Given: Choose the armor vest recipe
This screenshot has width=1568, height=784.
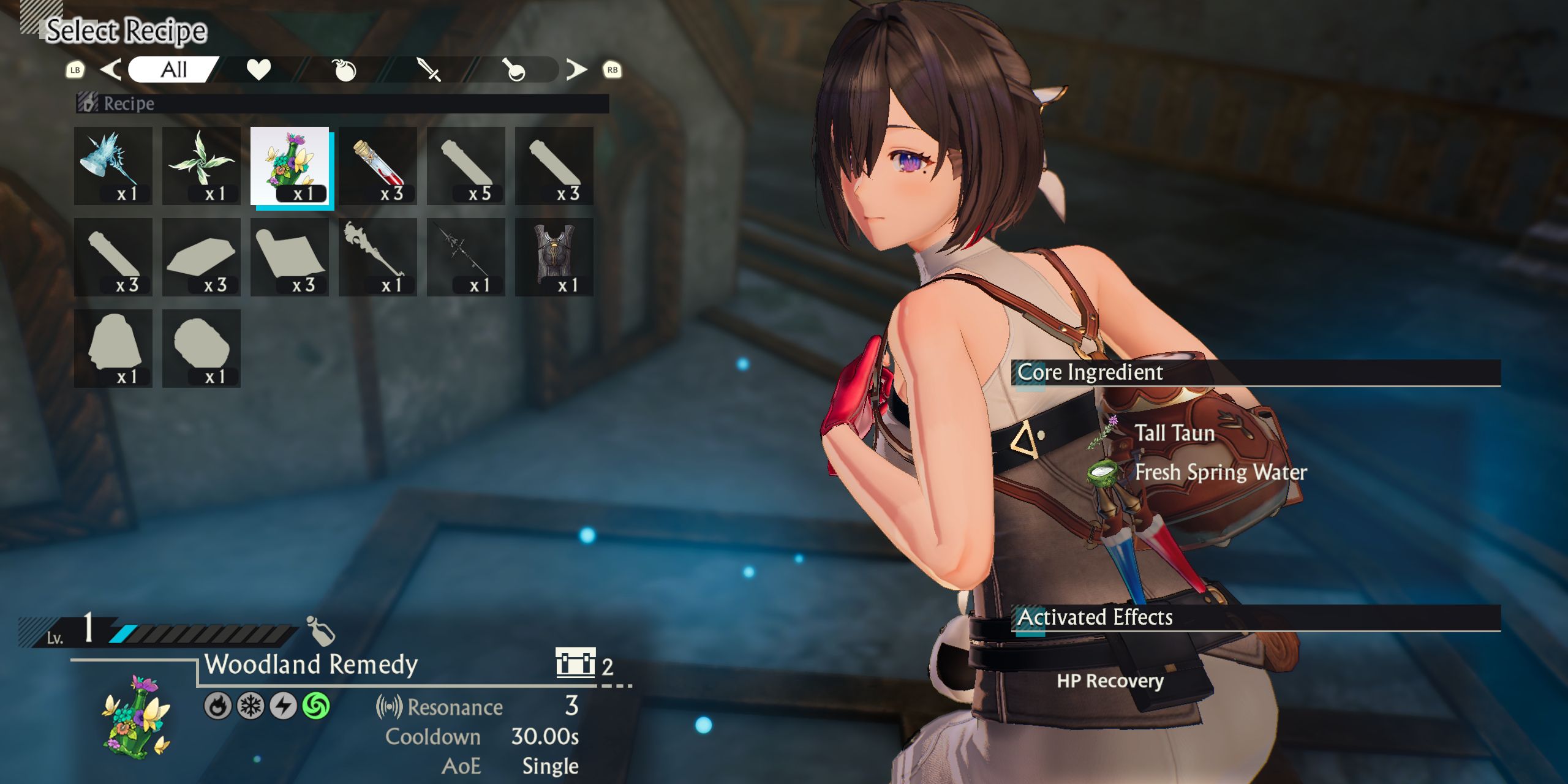Looking at the screenshot, I should point(554,257).
